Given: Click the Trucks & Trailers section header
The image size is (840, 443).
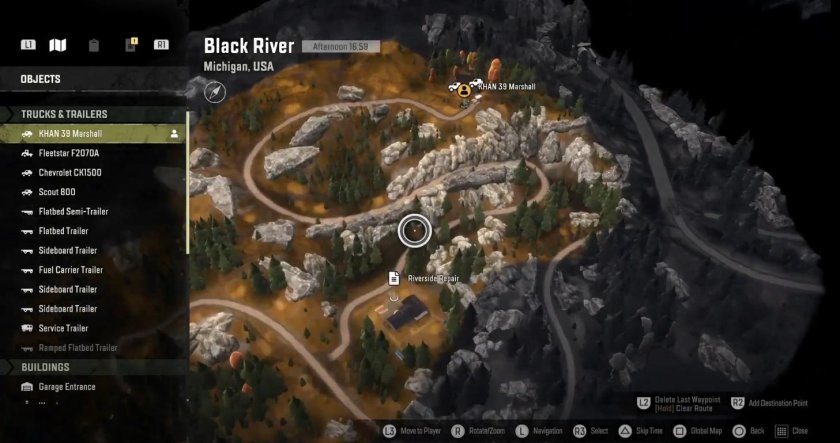Looking at the screenshot, I should click(64, 114).
